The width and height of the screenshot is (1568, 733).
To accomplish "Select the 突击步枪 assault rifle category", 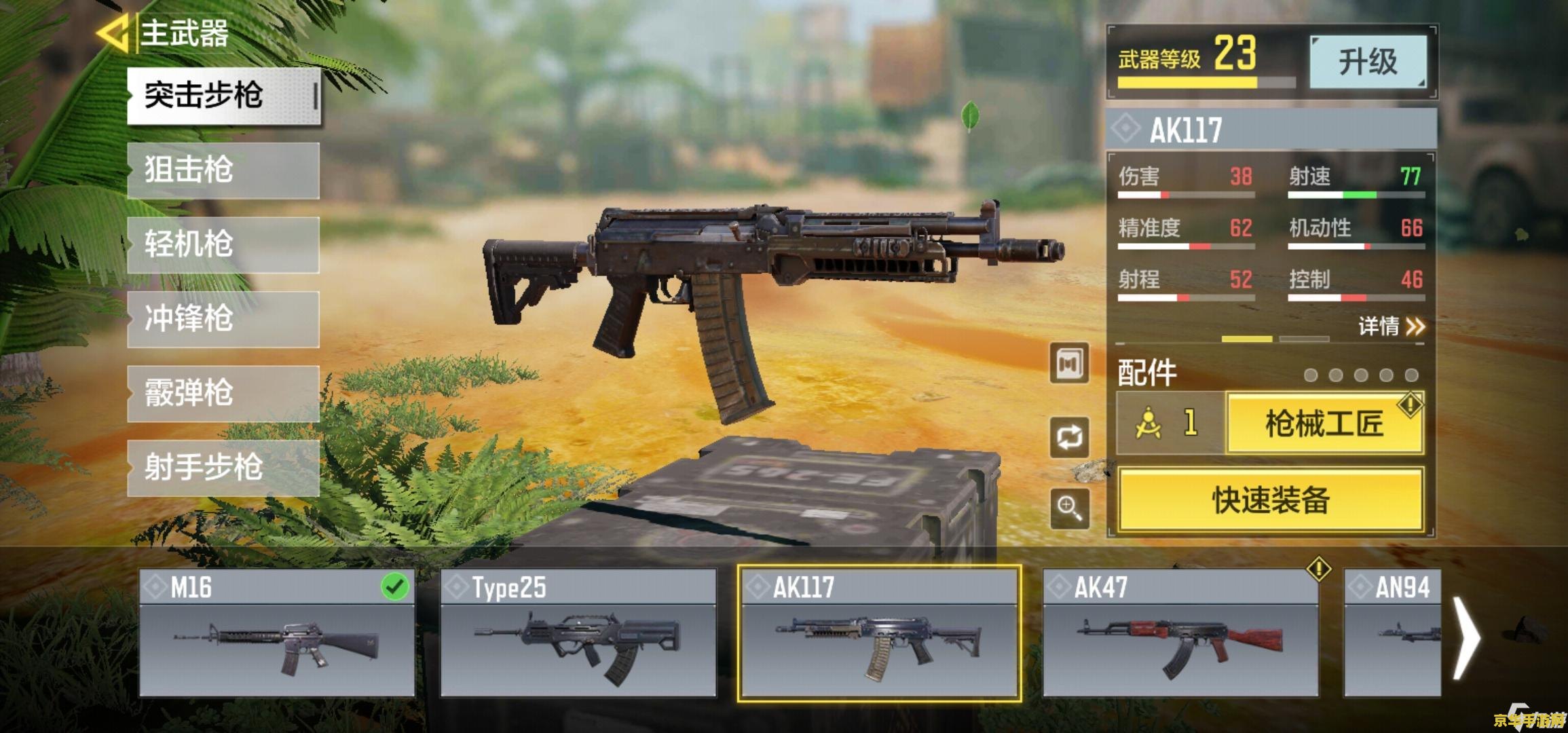I will click(223, 96).
